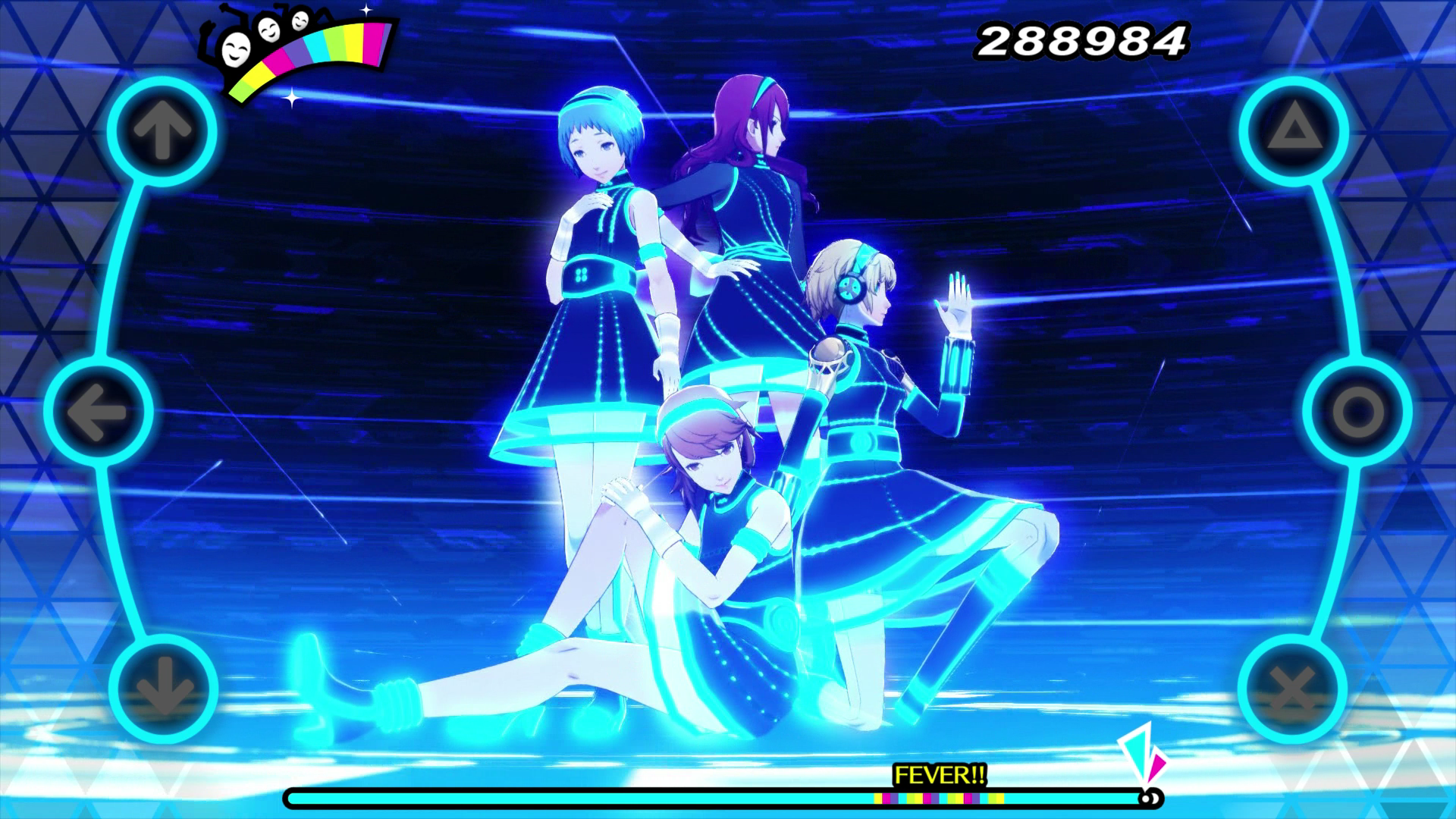
Task: Click the rainbow combo gauge with faces
Action: coord(296,45)
